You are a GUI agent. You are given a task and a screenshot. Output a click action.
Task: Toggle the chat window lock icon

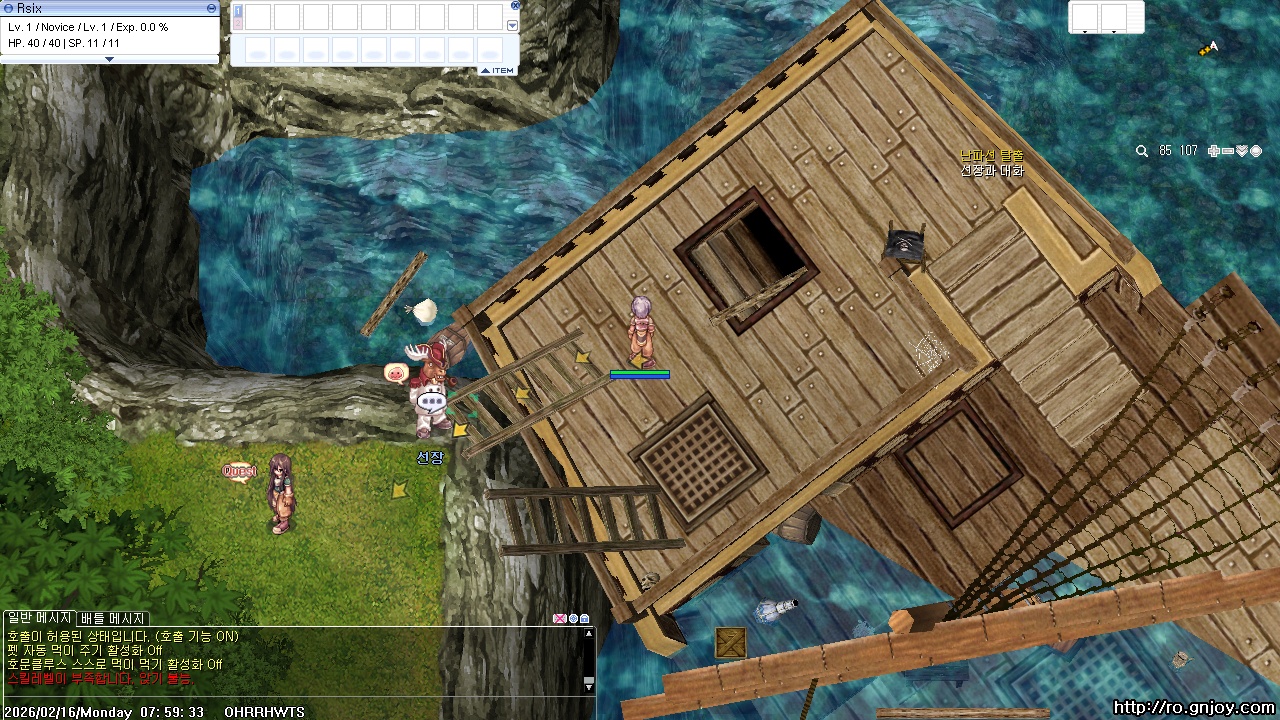click(x=585, y=619)
